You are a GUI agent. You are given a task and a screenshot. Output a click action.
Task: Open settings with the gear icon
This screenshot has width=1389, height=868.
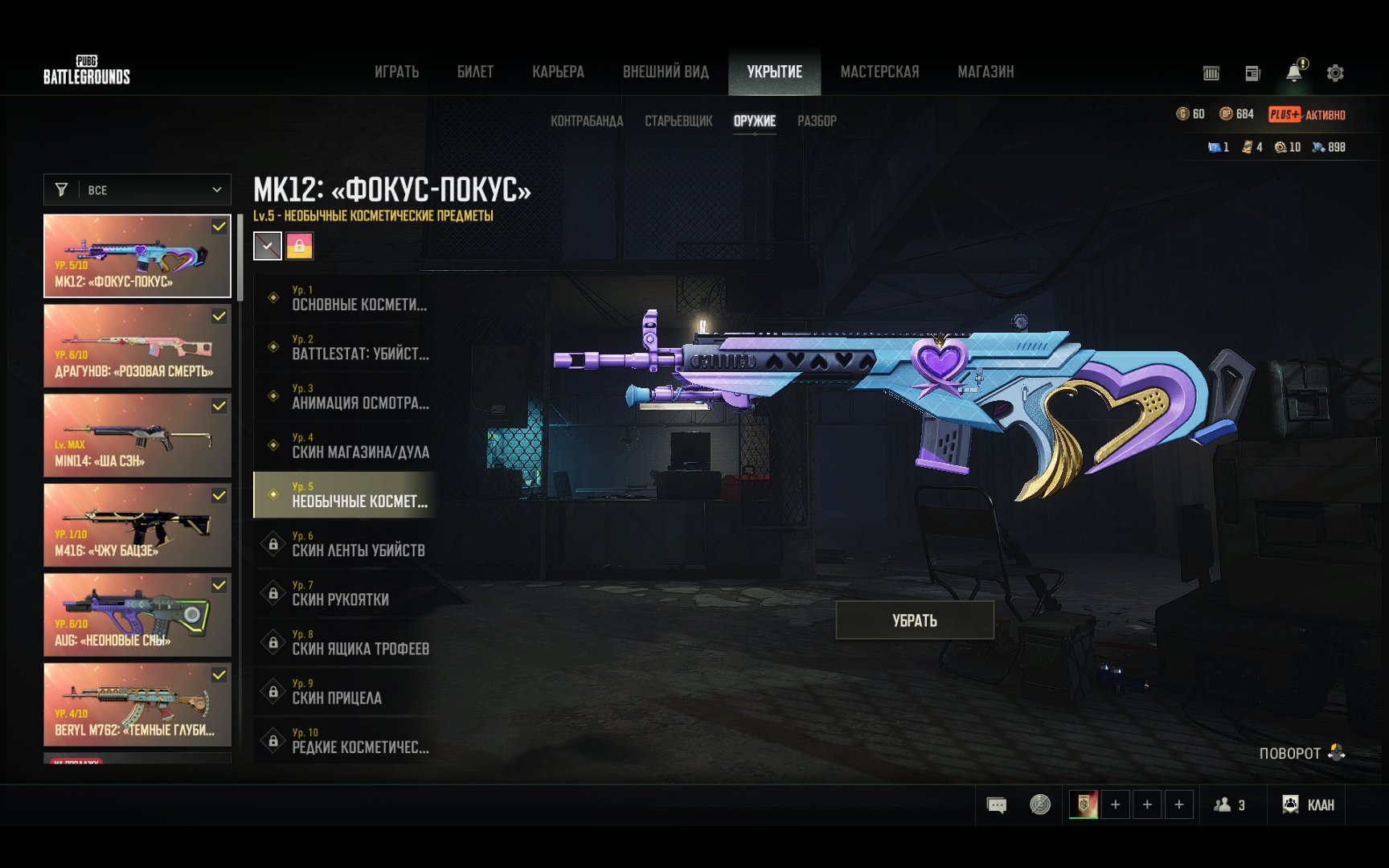[1335, 73]
